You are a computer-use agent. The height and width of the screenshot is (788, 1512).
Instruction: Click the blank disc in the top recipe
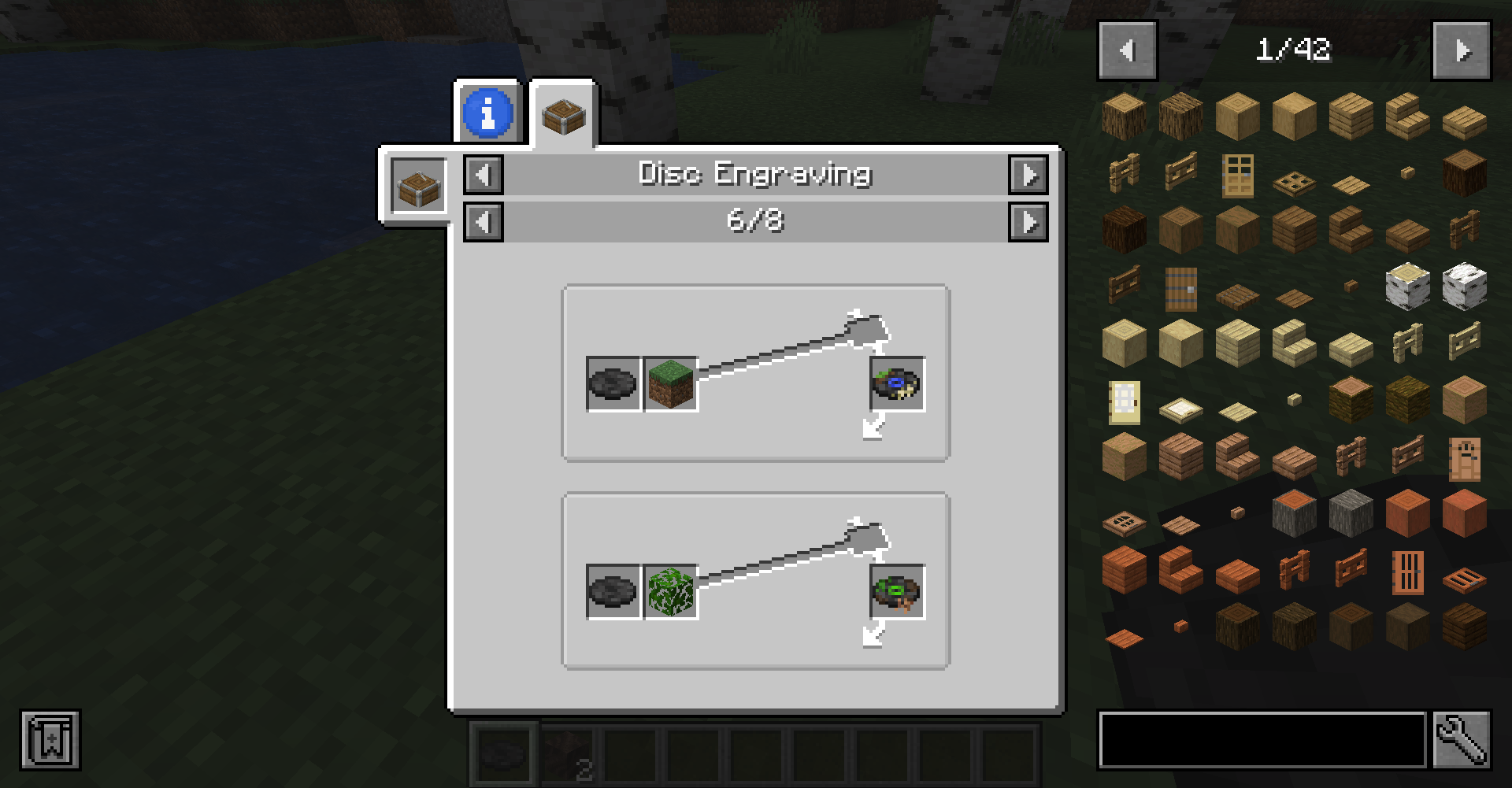pyautogui.click(x=613, y=384)
